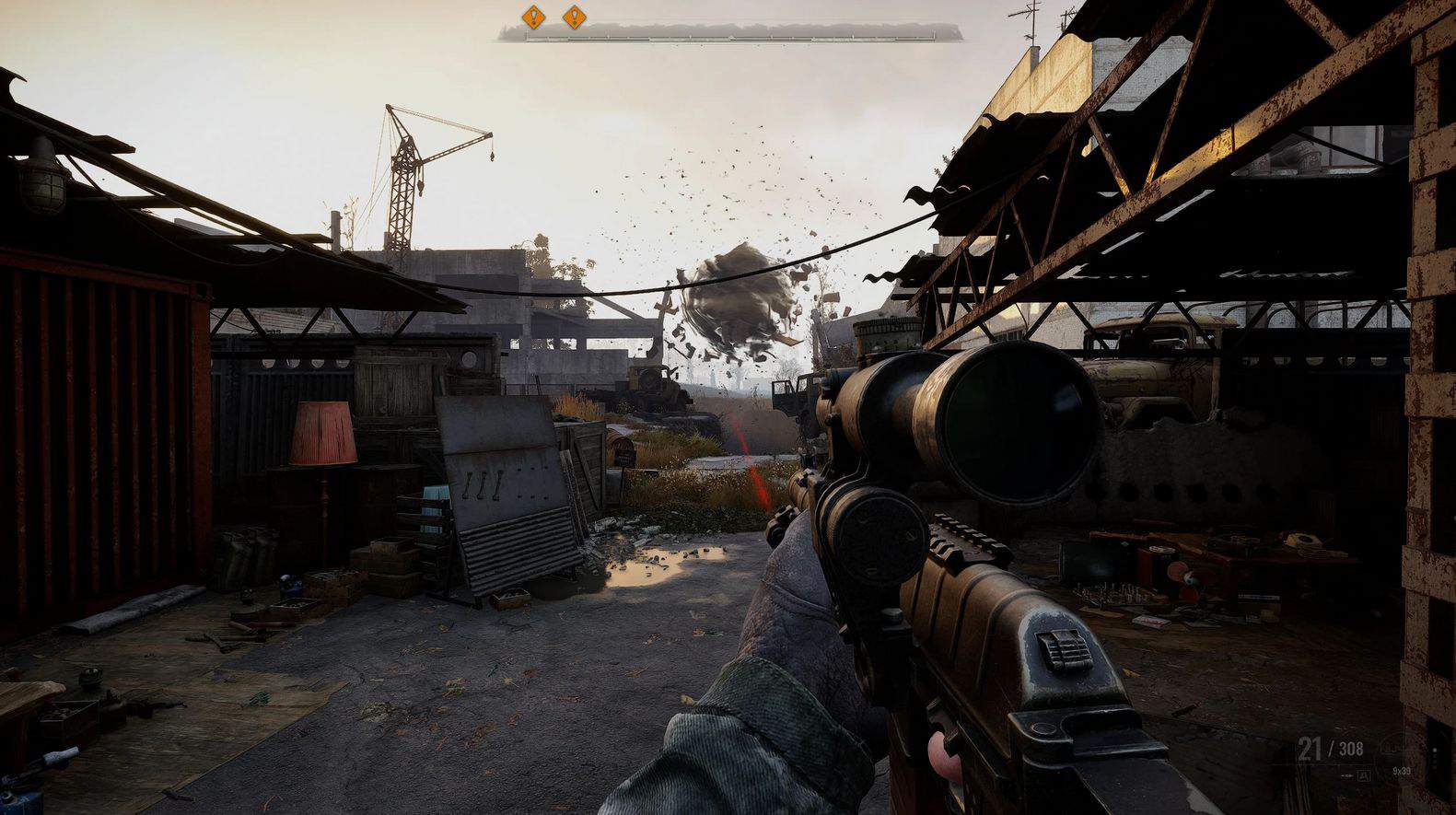
Task: Select the 9x39 ammo type indicator
Action: (x=1401, y=771)
